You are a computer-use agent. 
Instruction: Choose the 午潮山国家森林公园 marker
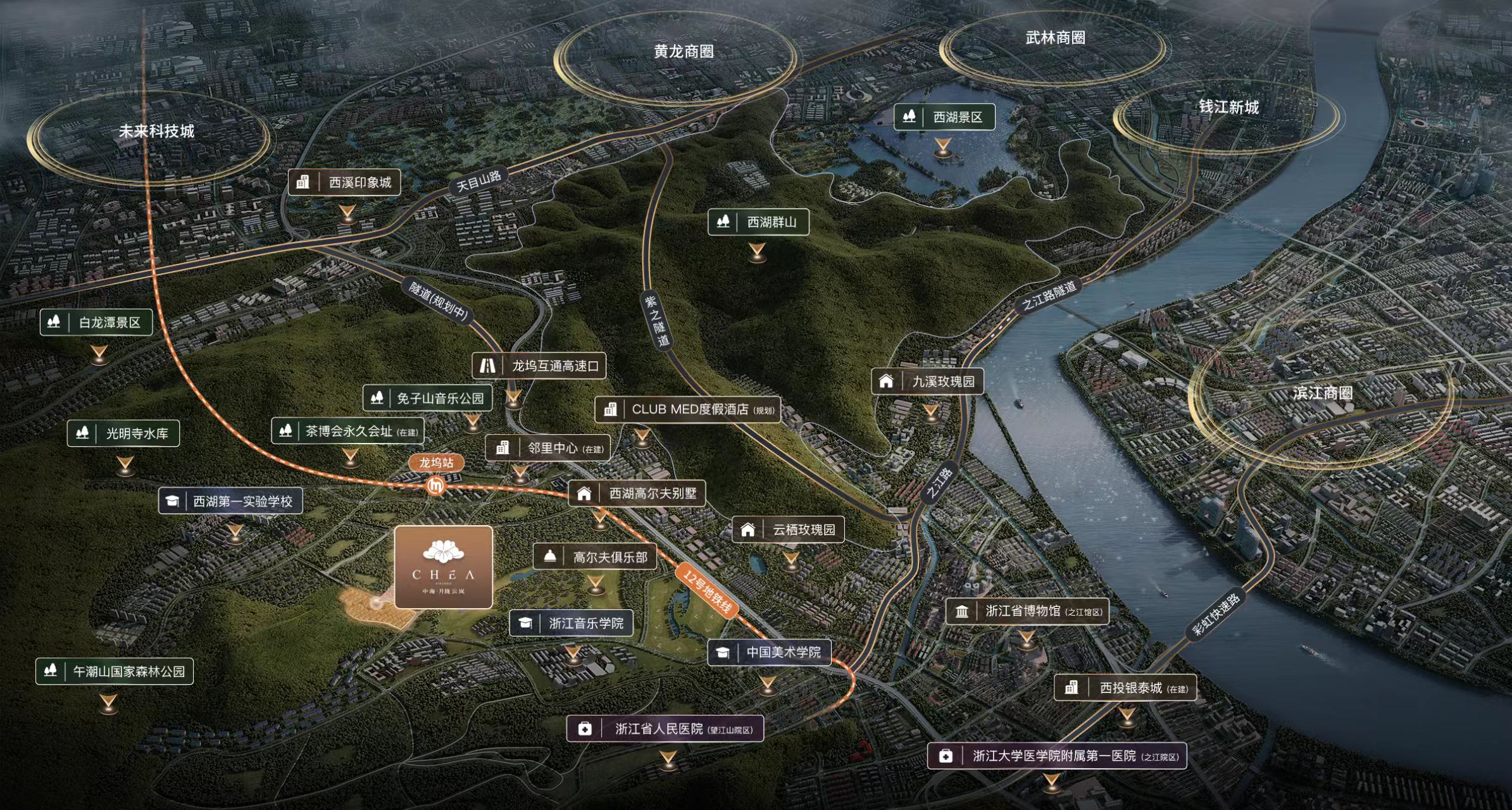point(115,671)
